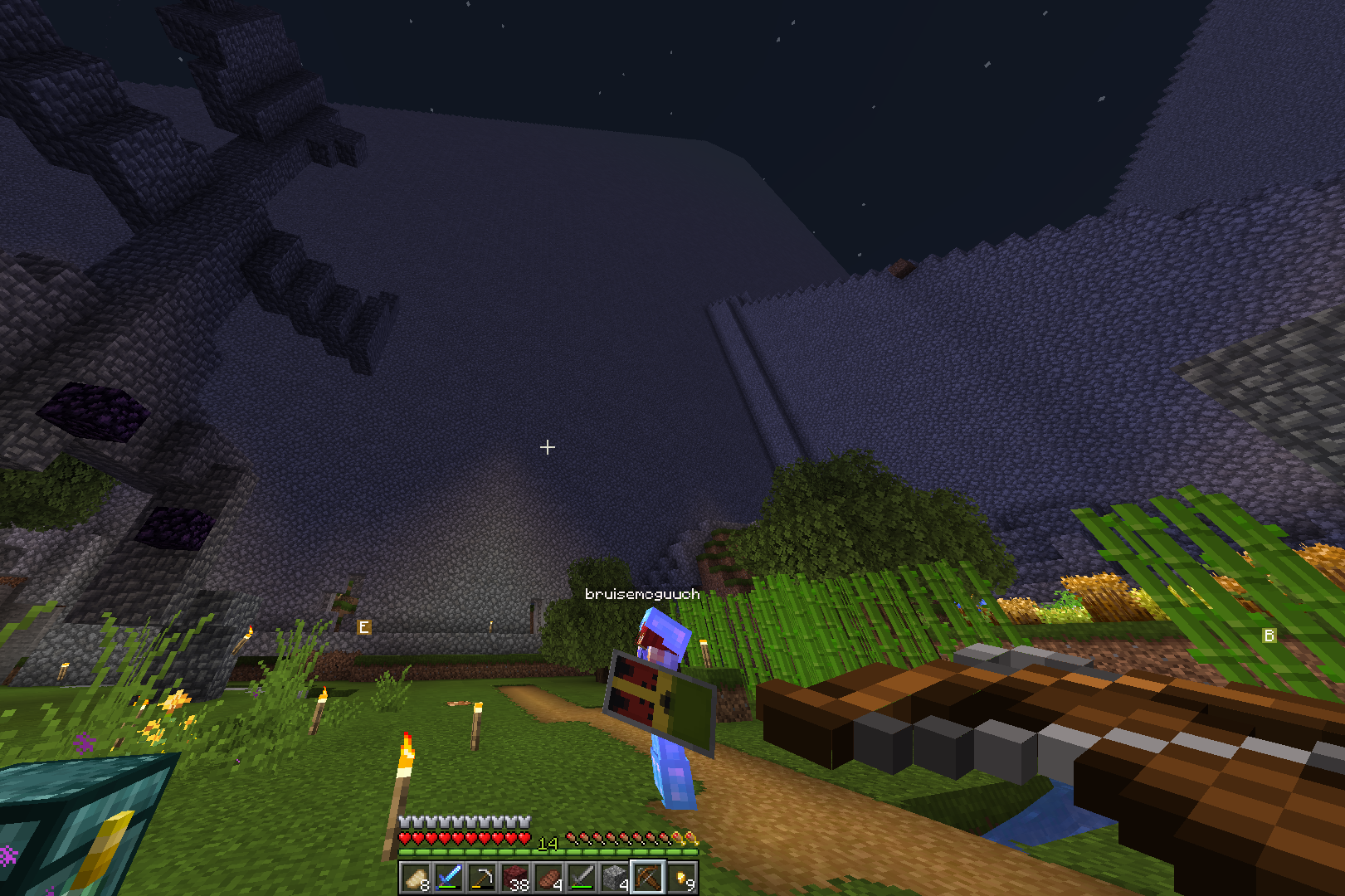The height and width of the screenshot is (896, 1345).
Task: Equip the diamond sword from the hotbar
Action: point(448,877)
